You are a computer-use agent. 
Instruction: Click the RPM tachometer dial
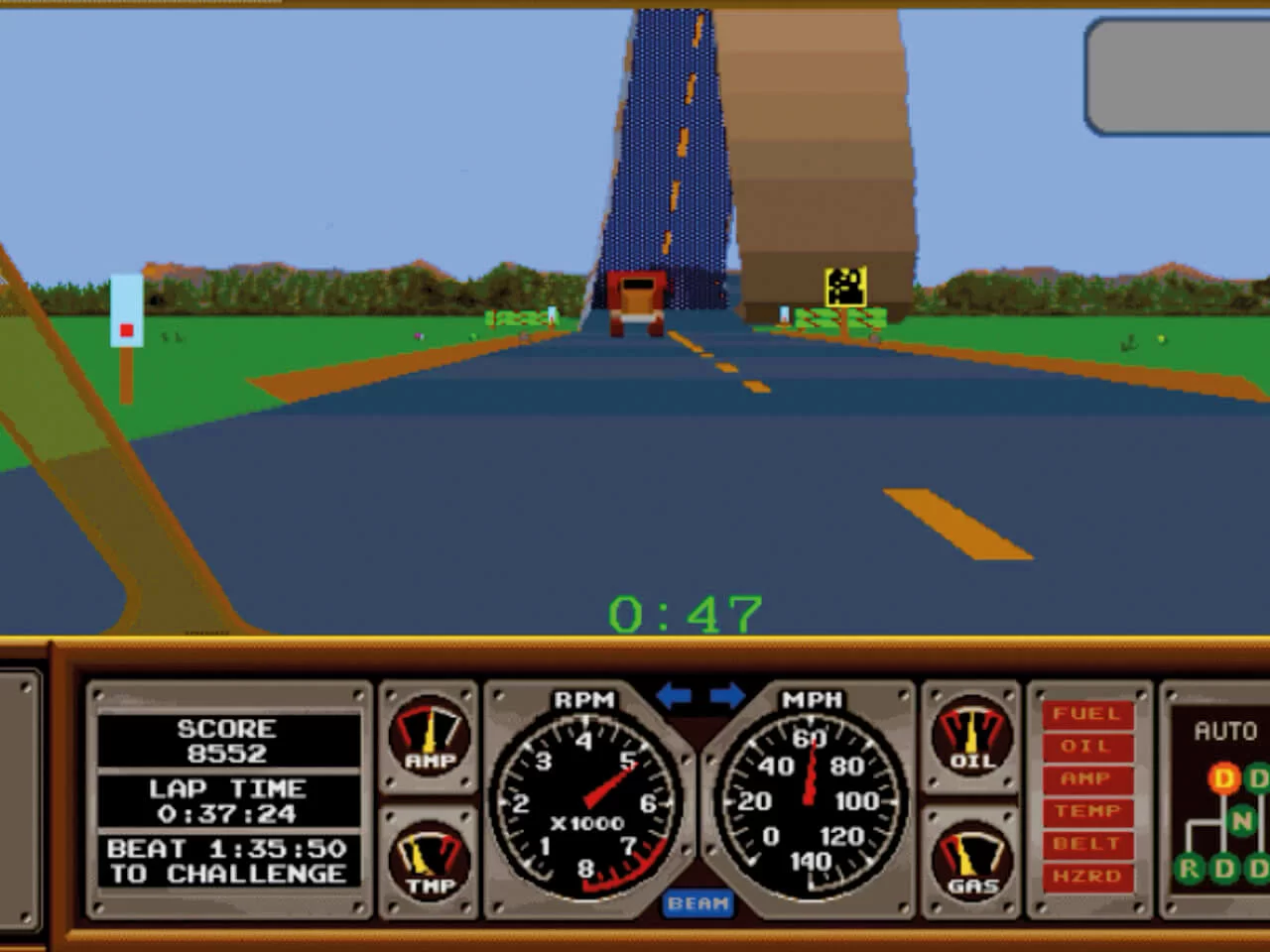point(585,801)
